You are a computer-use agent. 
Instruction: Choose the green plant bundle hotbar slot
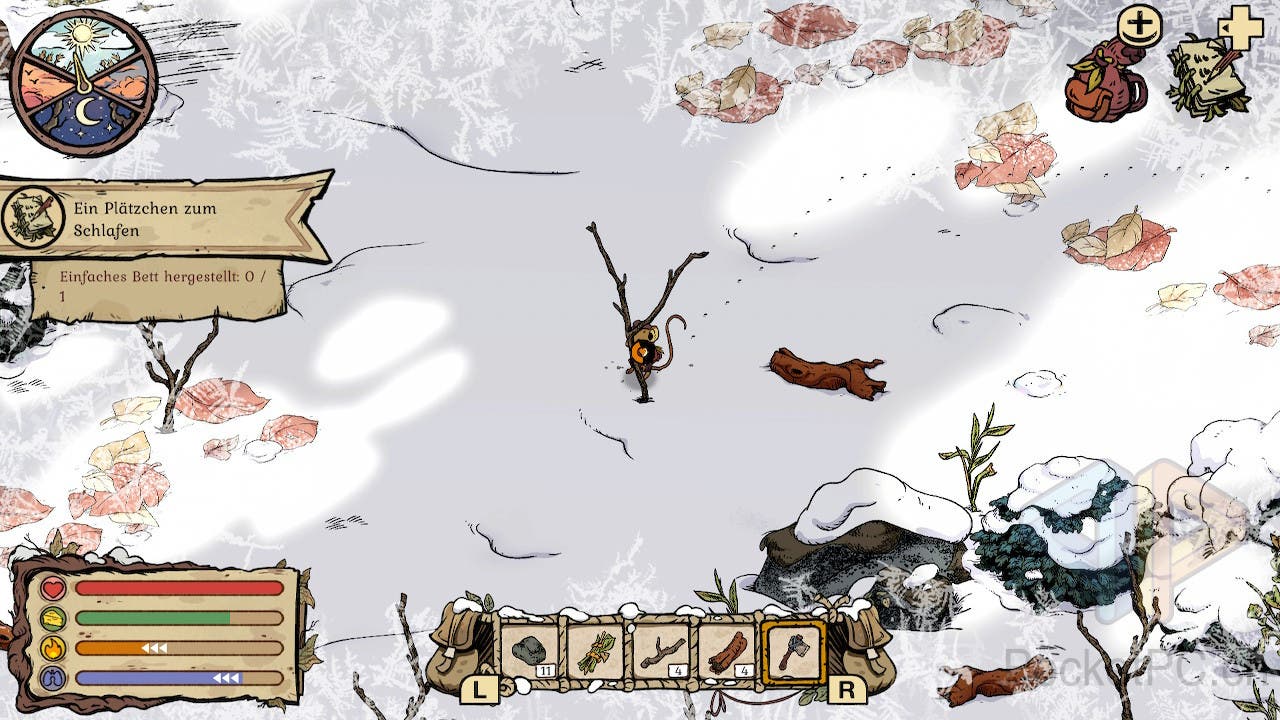point(595,651)
